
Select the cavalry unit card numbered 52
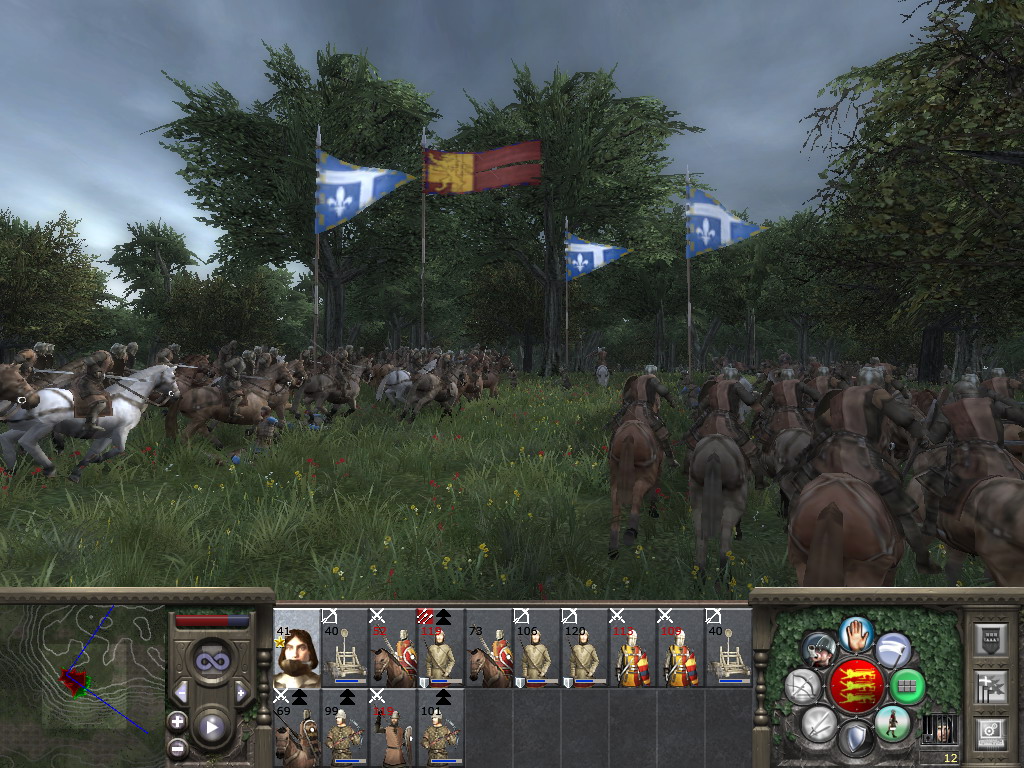(393, 647)
